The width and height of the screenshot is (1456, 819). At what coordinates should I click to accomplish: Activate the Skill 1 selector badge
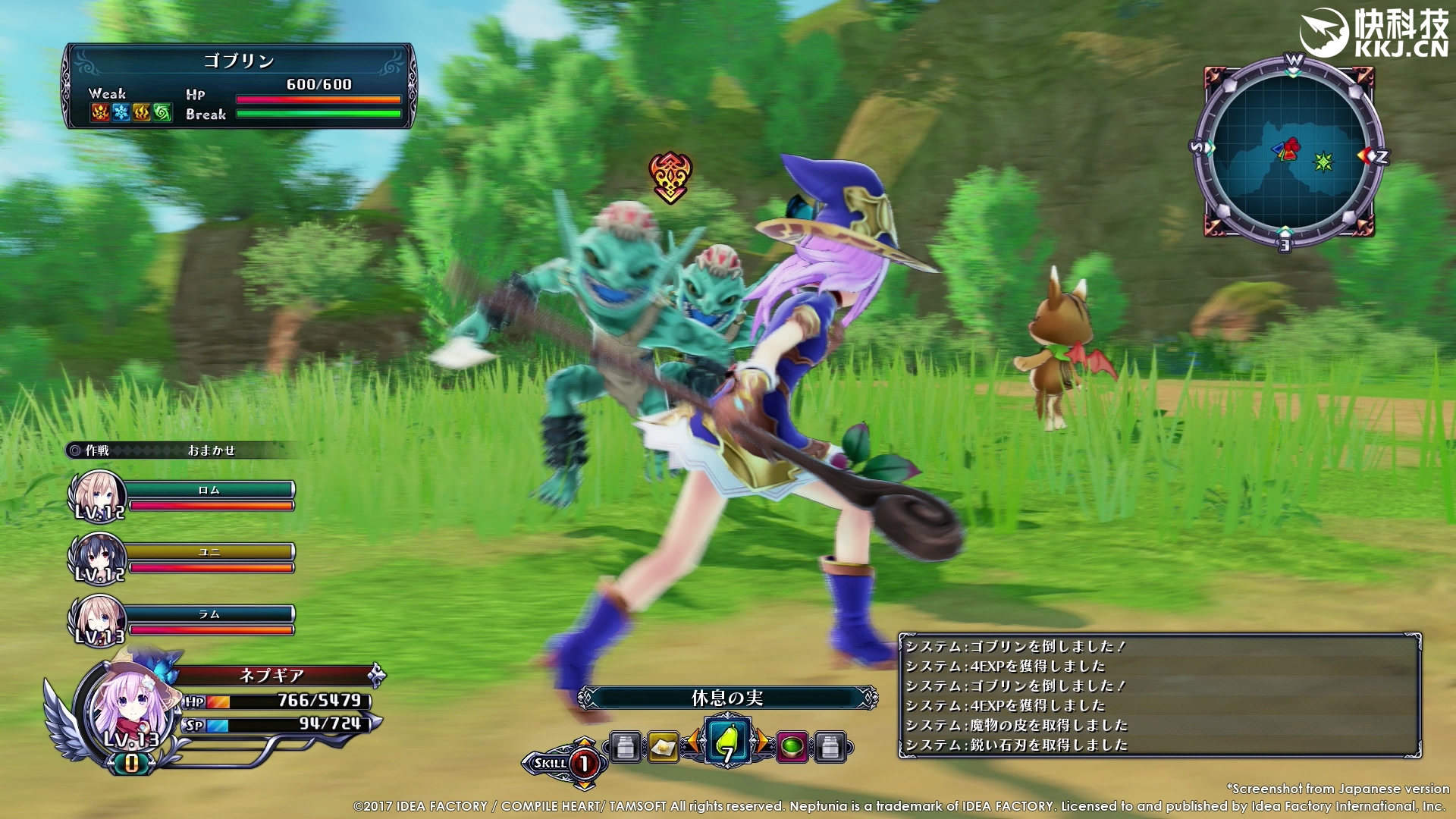[x=564, y=763]
